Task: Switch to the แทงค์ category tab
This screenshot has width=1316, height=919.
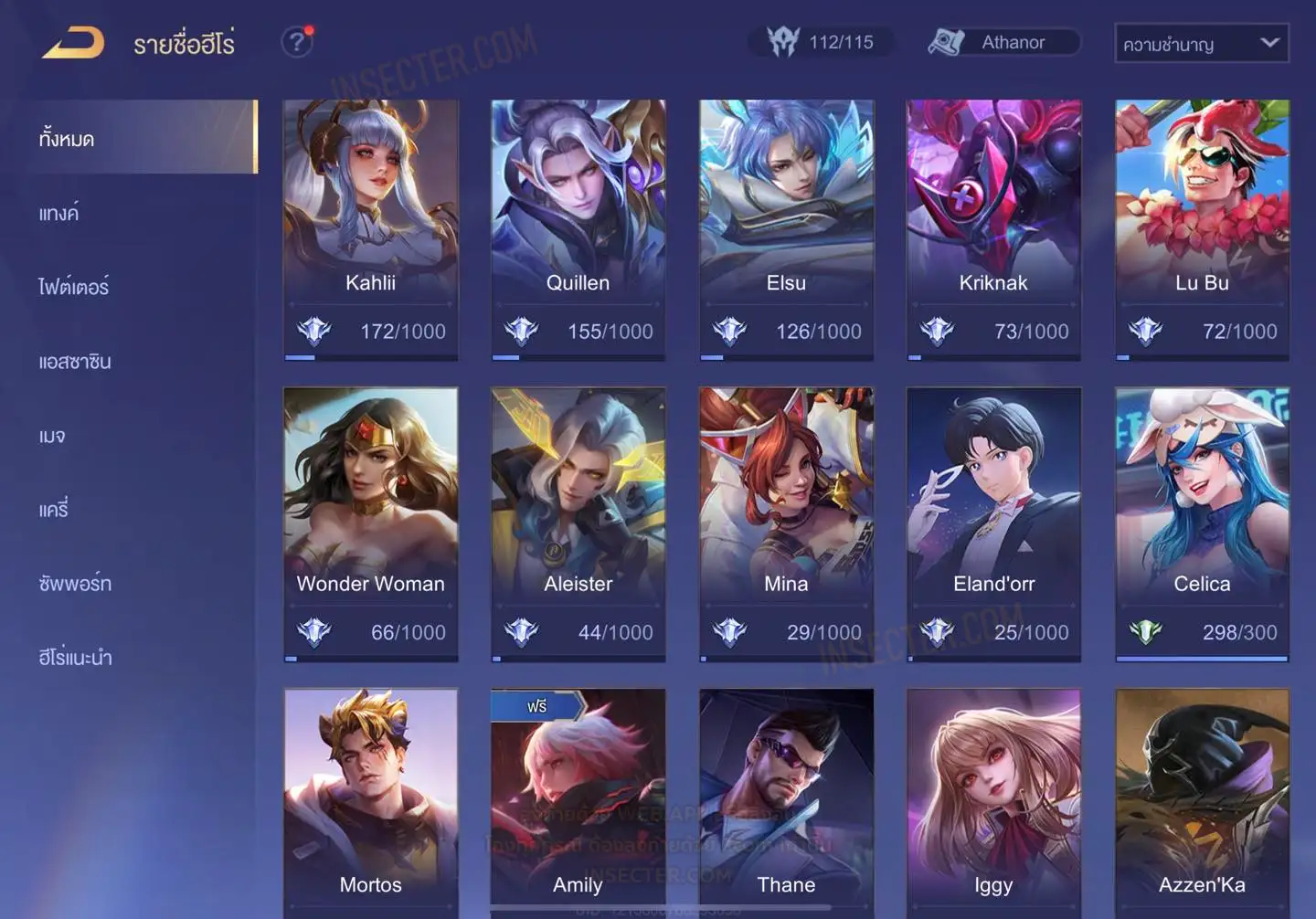Action: 59,214
